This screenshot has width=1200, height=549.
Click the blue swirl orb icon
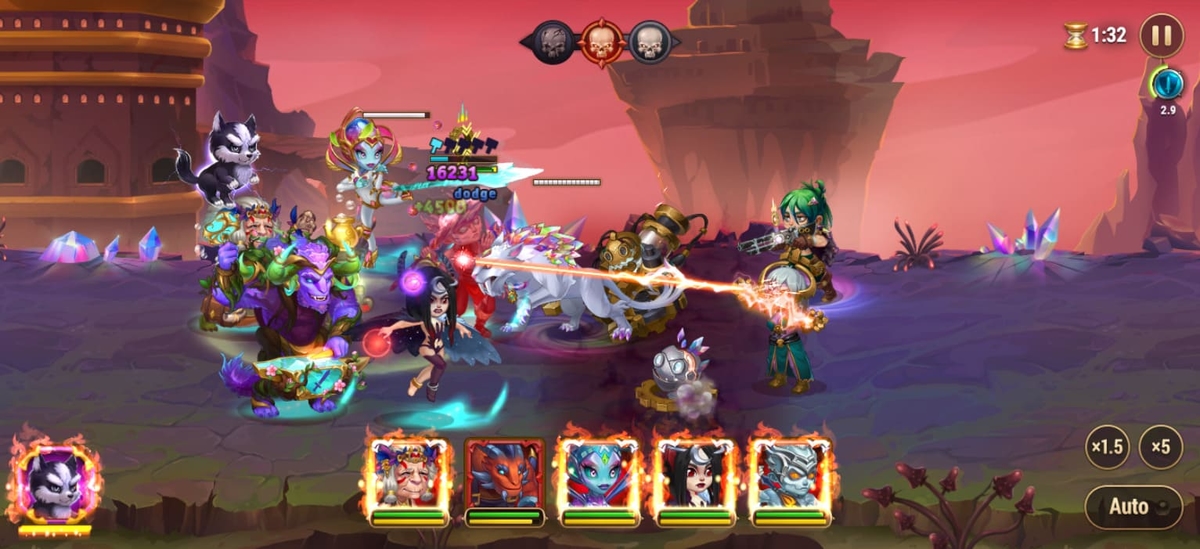pyautogui.click(x=1166, y=83)
